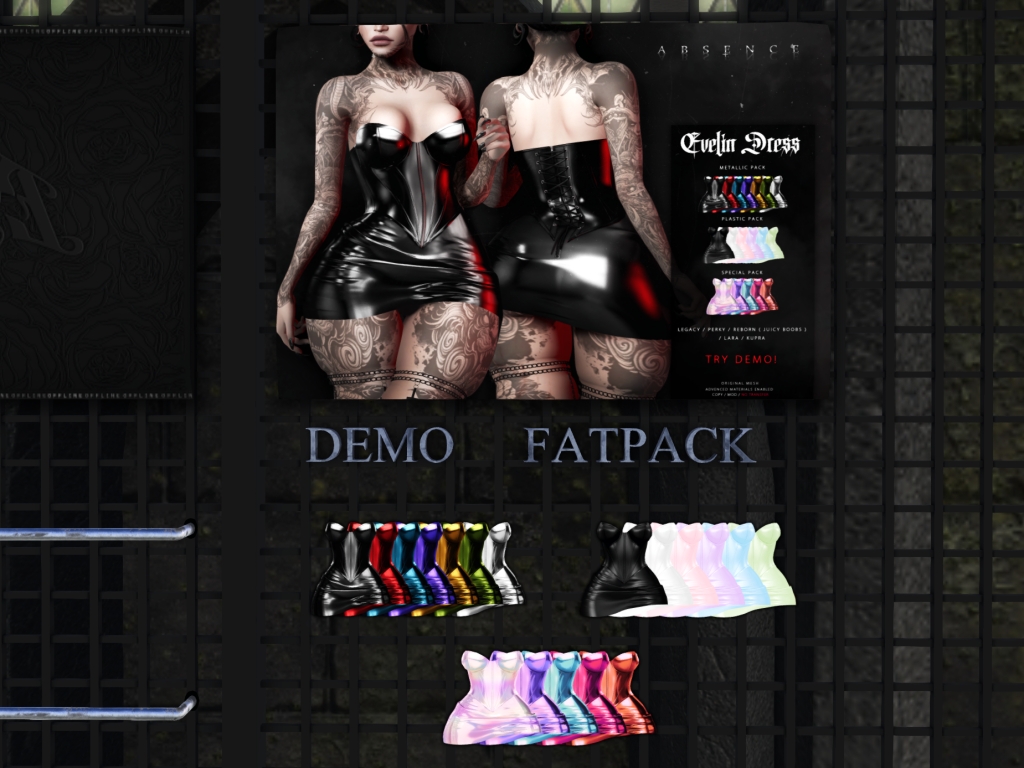The image size is (1024, 768).
Task: Choose the FATPACK purchase sign
Action: [640, 445]
